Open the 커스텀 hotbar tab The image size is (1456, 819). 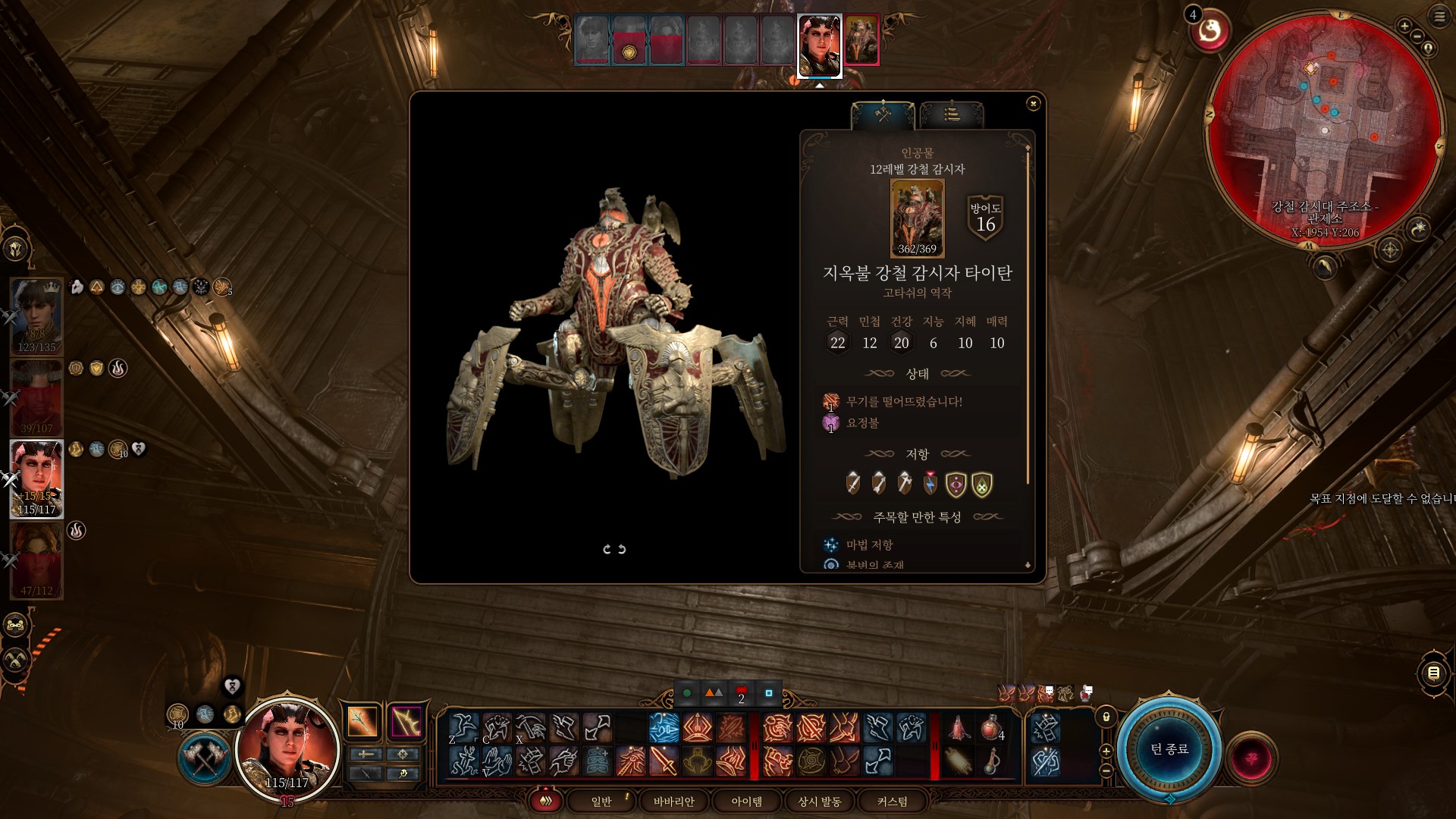[x=892, y=802]
